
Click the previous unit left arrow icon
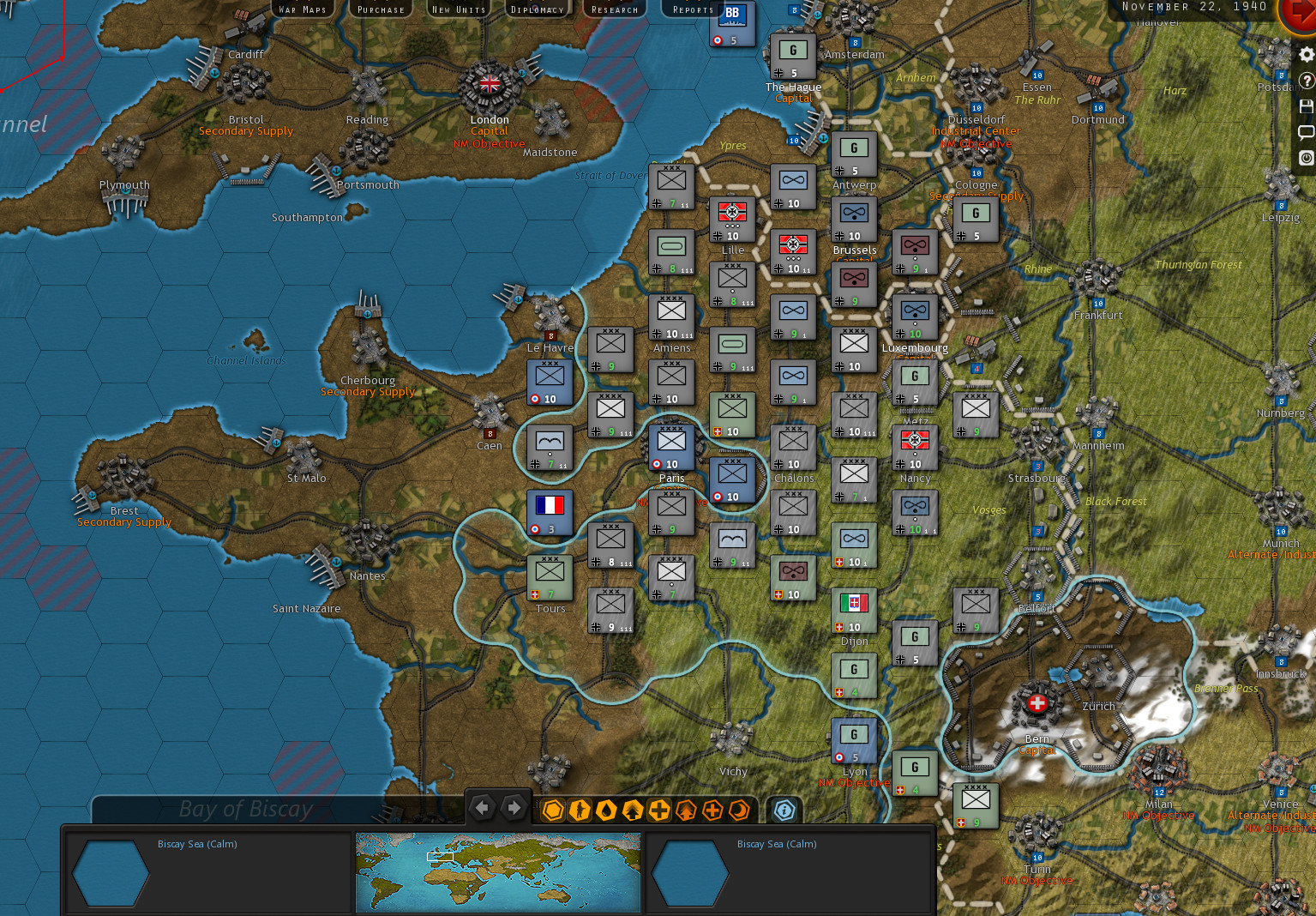pyautogui.click(x=482, y=807)
